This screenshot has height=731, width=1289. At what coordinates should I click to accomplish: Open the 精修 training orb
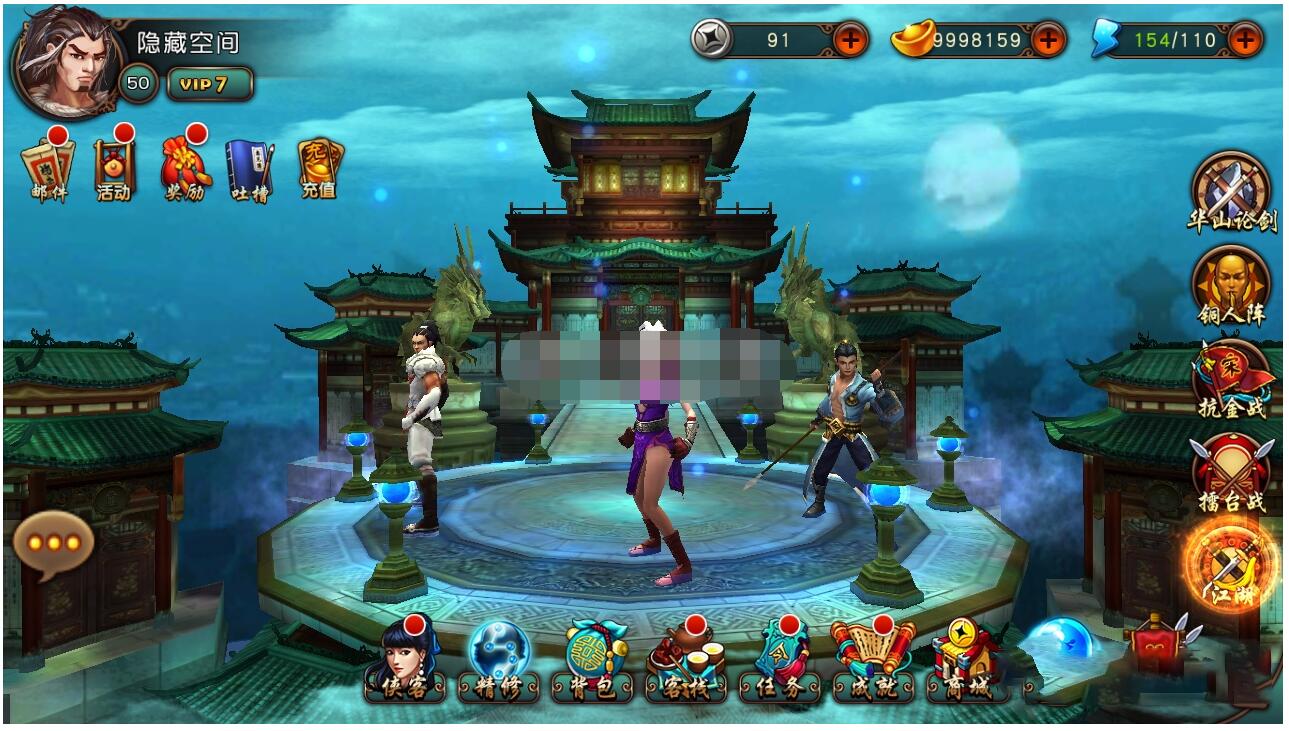pyautogui.click(x=498, y=662)
